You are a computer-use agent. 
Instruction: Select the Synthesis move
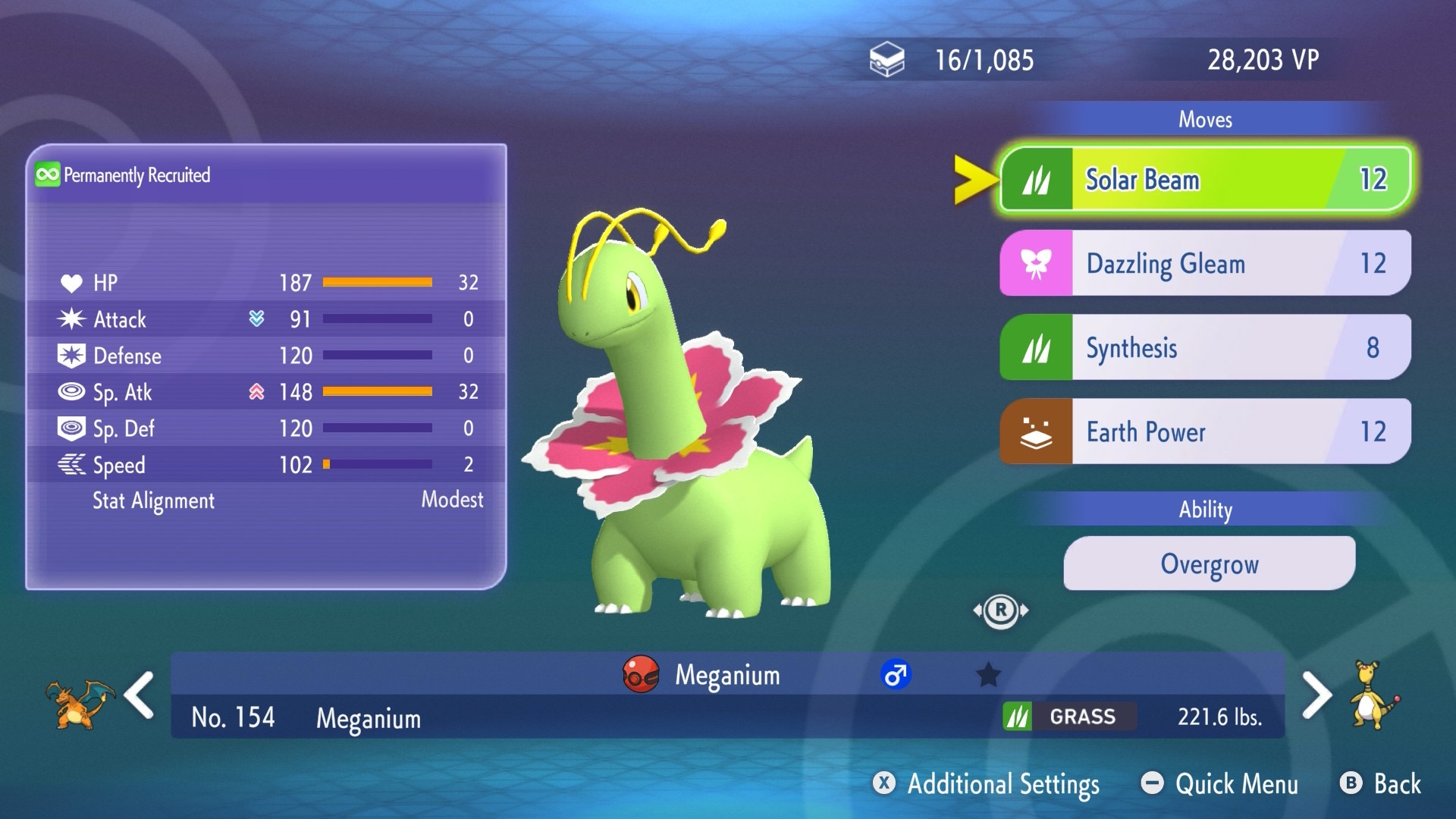pos(1206,348)
